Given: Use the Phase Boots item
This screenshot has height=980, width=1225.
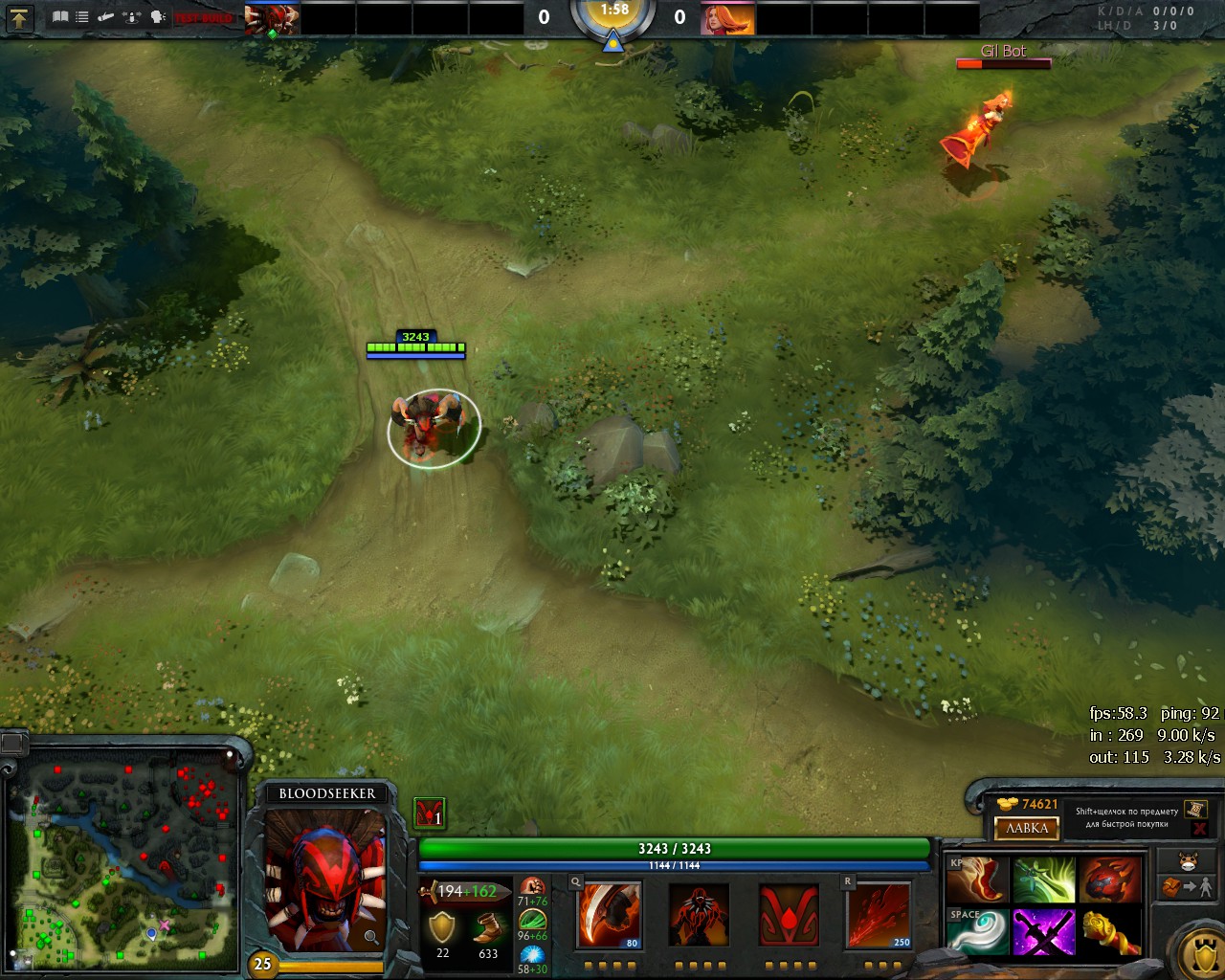Looking at the screenshot, I should [x=977, y=880].
